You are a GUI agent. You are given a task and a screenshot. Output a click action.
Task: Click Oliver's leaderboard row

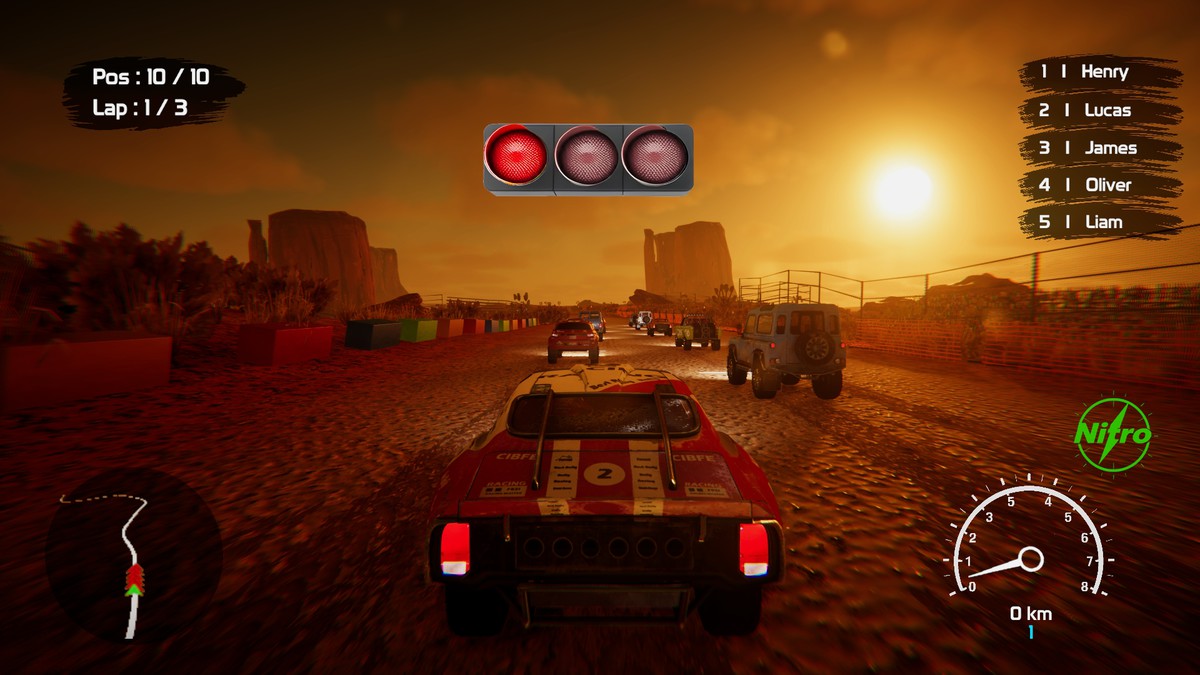click(x=1099, y=185)
